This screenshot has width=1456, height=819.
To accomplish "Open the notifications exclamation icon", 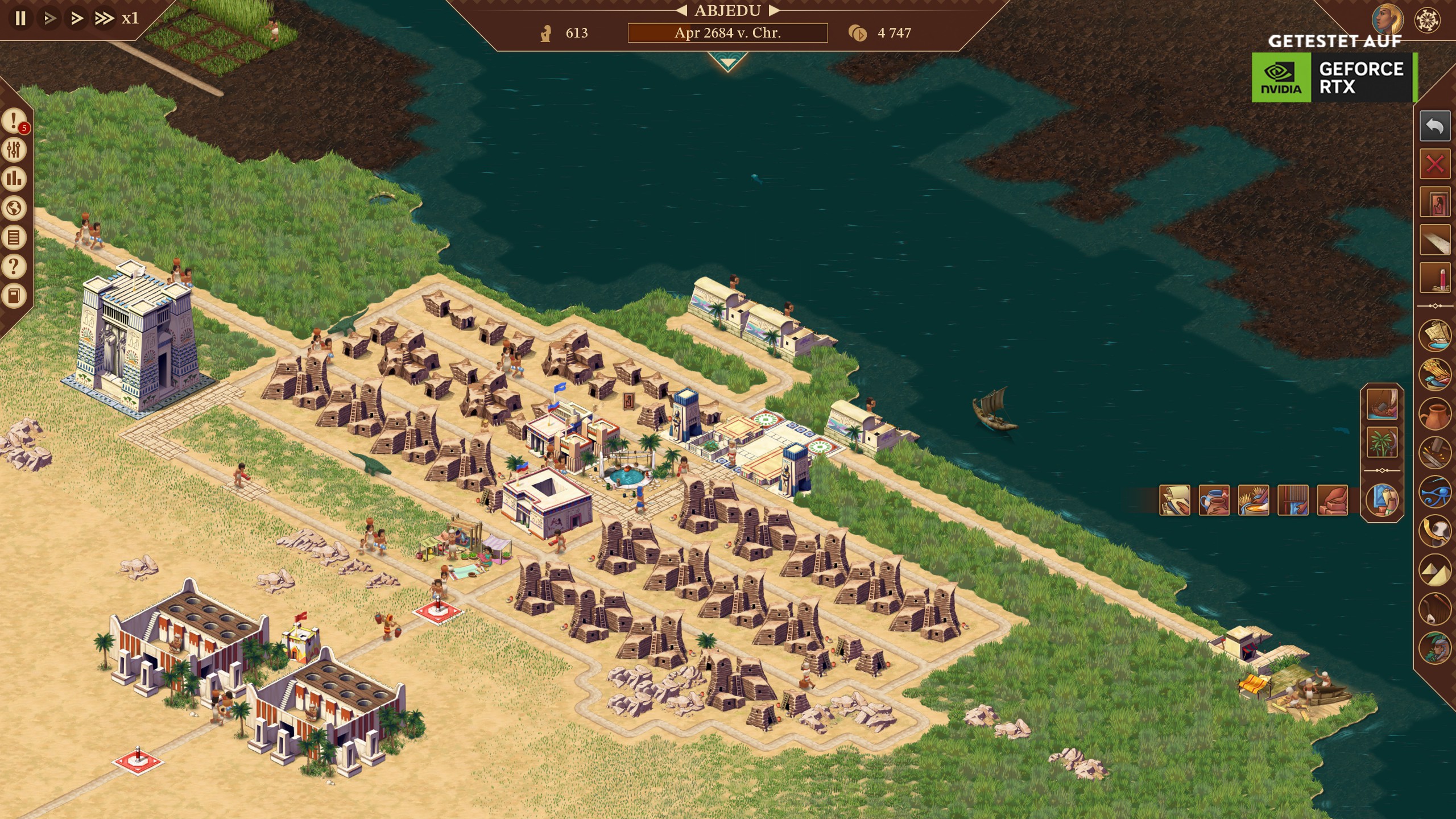I will click(x=14, y=121).
